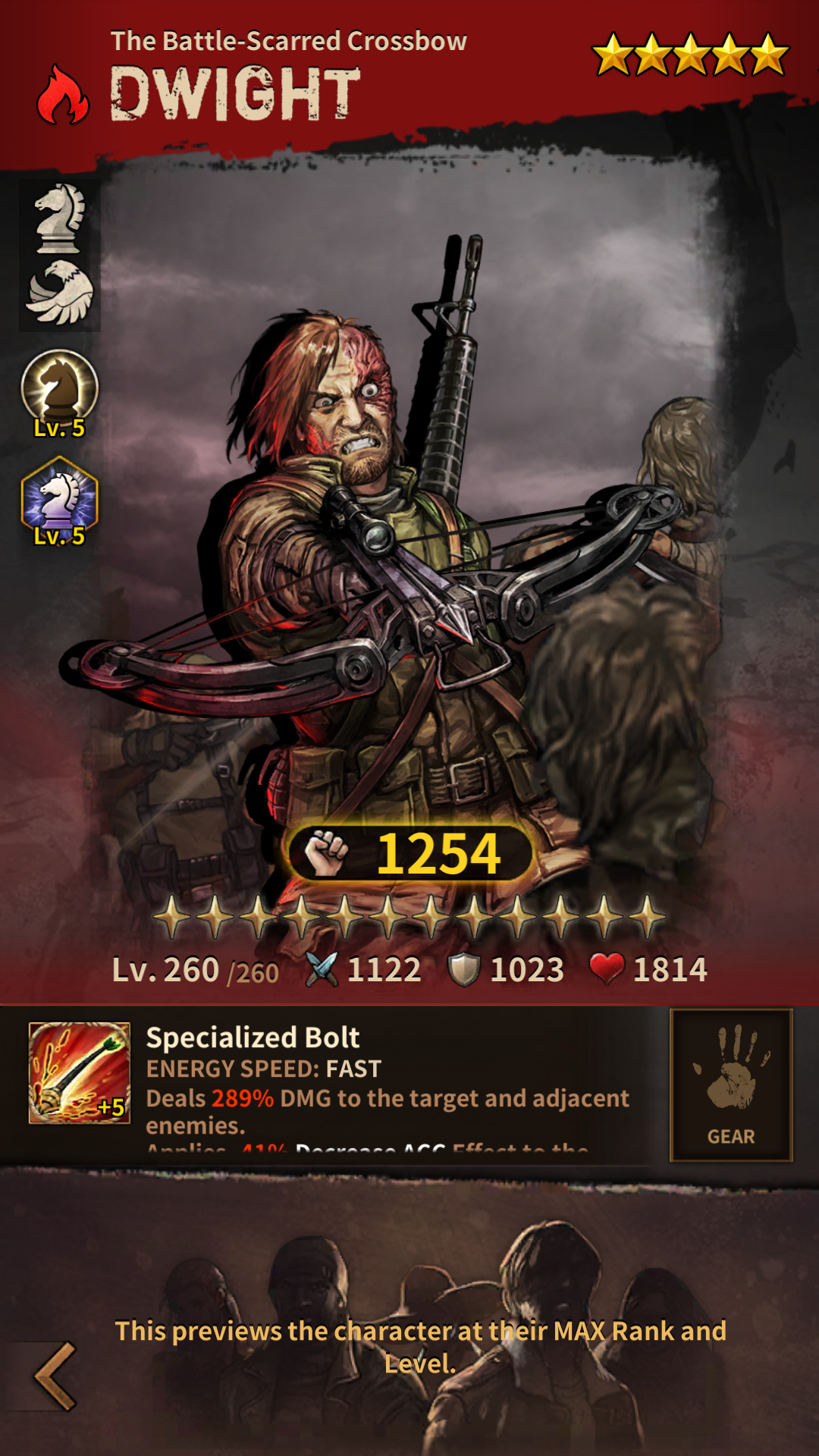This screenshot has height=1456, width=819.
Task: Tap the red flame element icon
Action: pos(63,96)
